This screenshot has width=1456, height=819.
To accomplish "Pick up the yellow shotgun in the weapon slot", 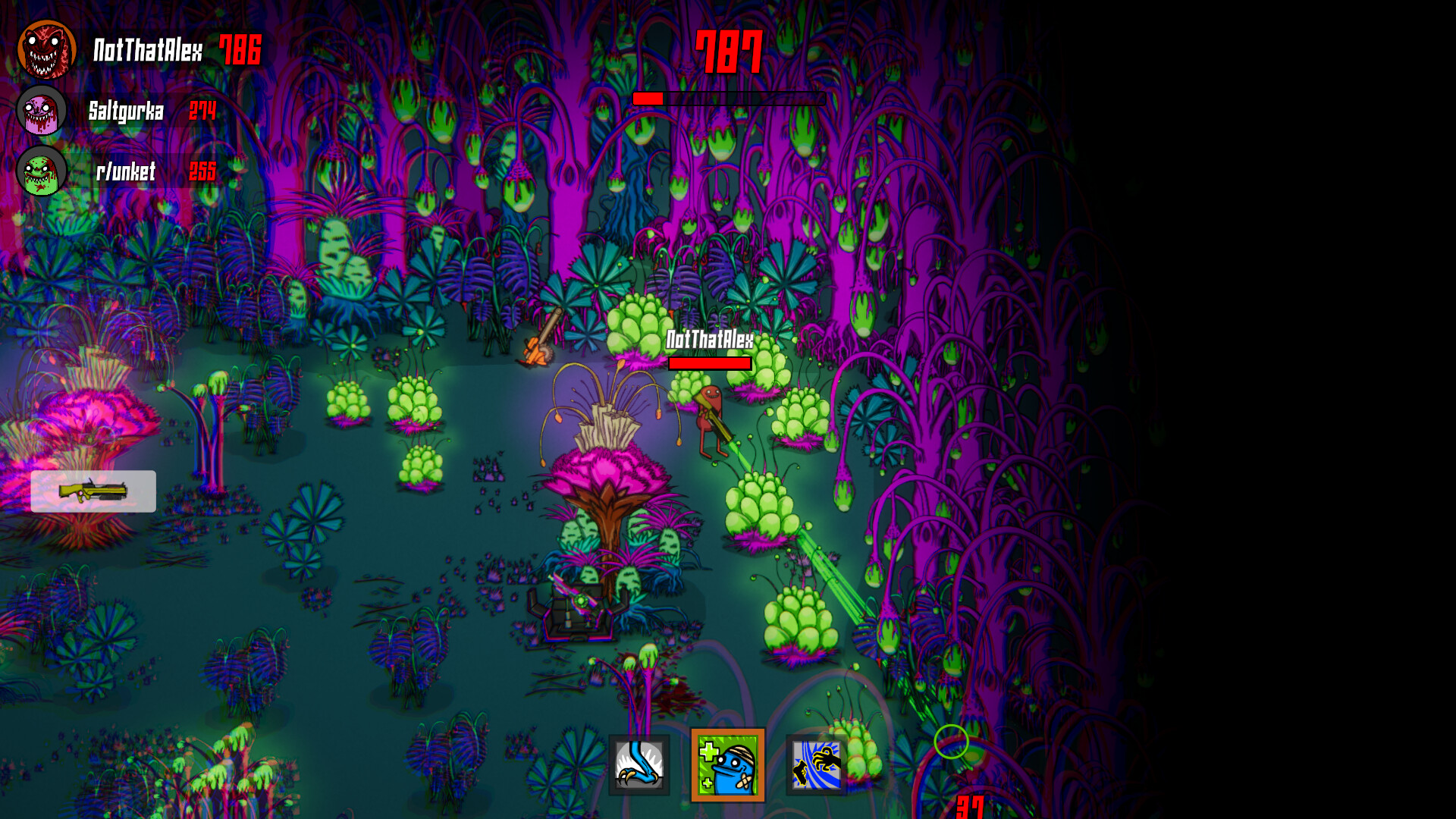I will pyautogui.click(x=93, y=491).
